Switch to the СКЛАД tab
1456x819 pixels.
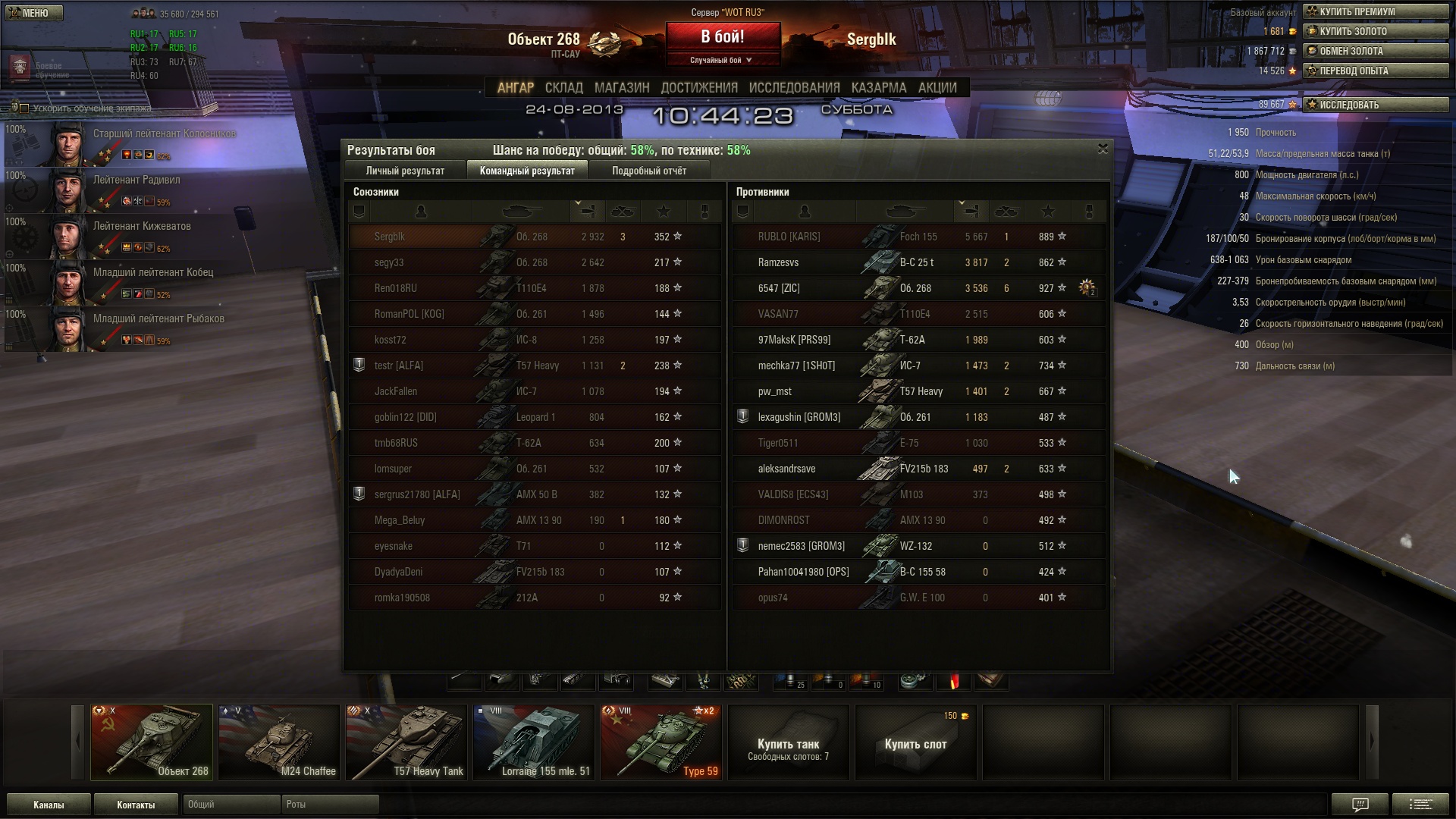563,88
